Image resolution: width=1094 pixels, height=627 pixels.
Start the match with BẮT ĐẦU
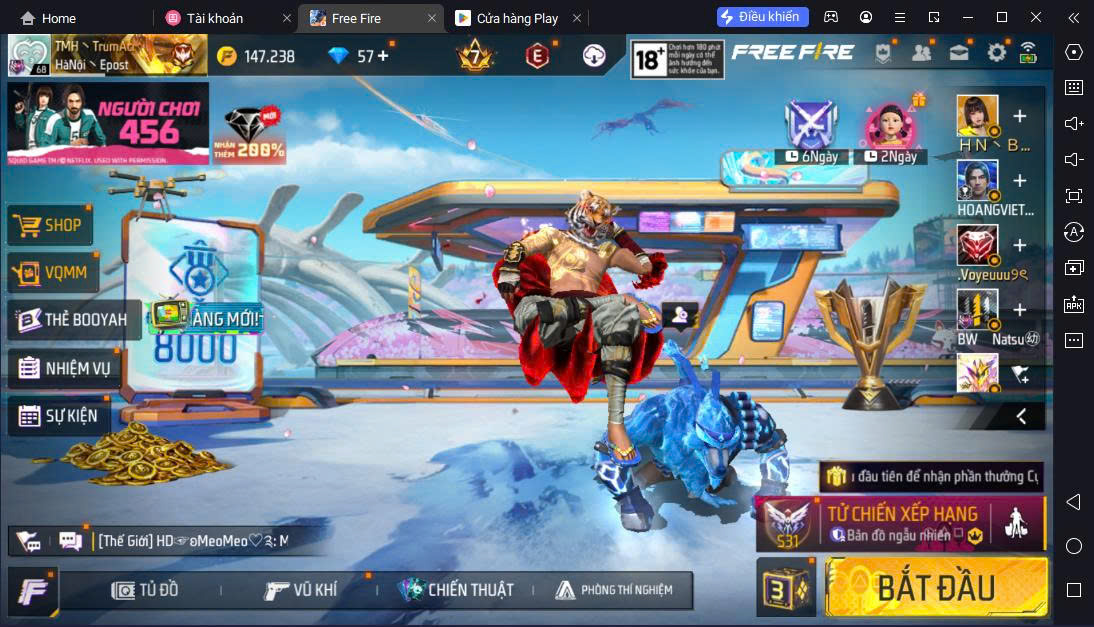(935, 587)
